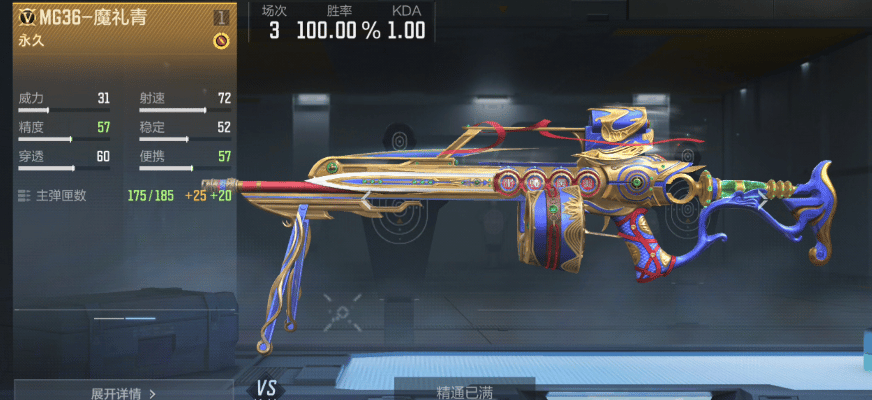The image size is (872, 400).
Task: Expand details with the 展开详情 button
Action: [123, 393]
